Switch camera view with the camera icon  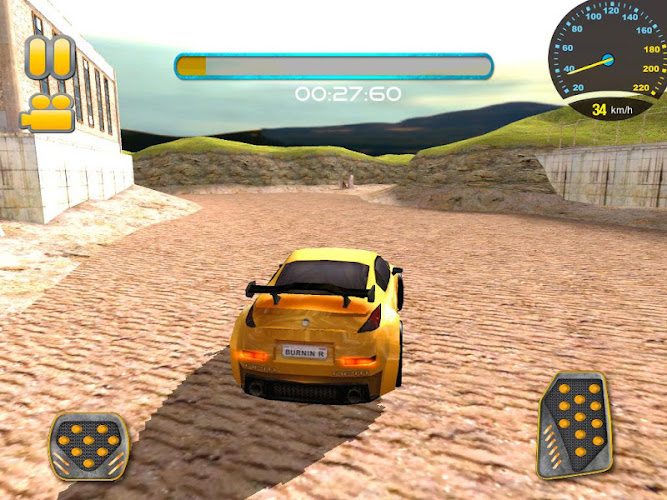[47, 111]
